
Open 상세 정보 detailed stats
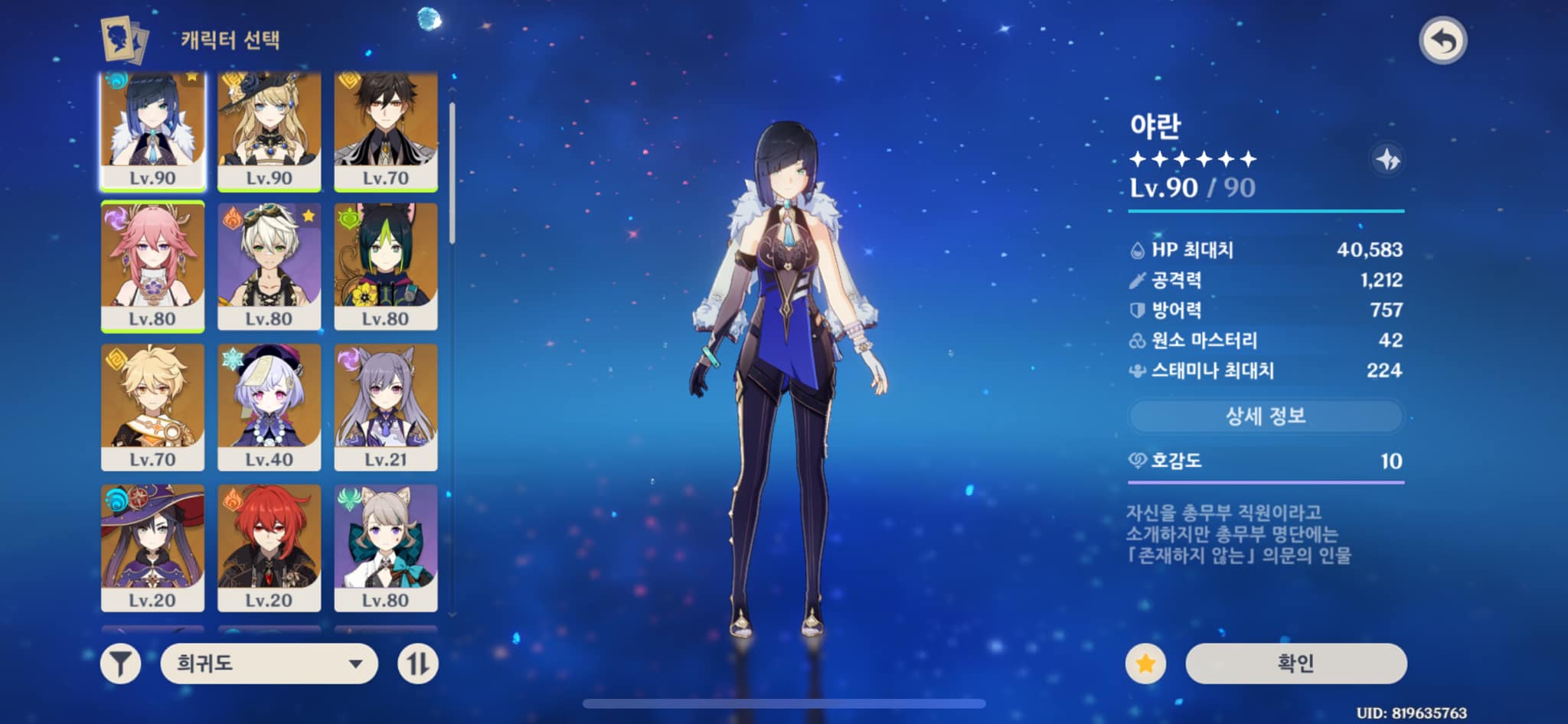click(1266, 416)
